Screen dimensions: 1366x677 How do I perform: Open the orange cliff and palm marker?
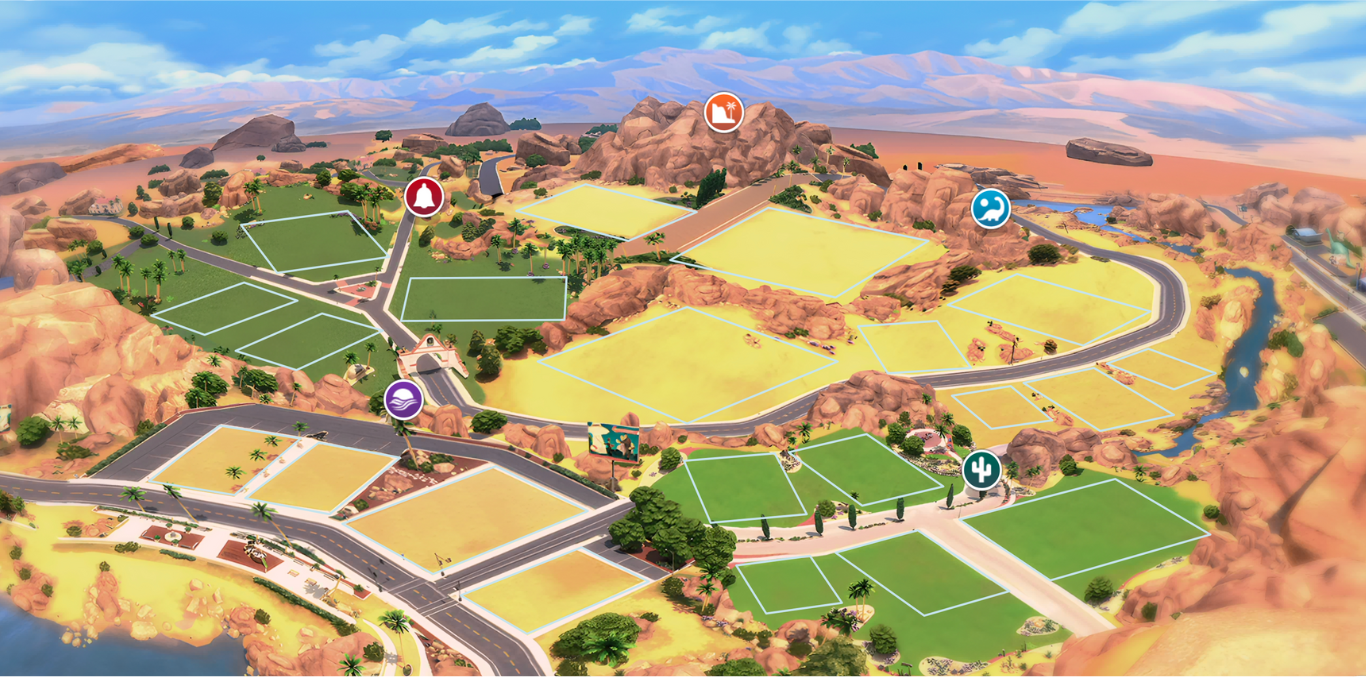723,111
